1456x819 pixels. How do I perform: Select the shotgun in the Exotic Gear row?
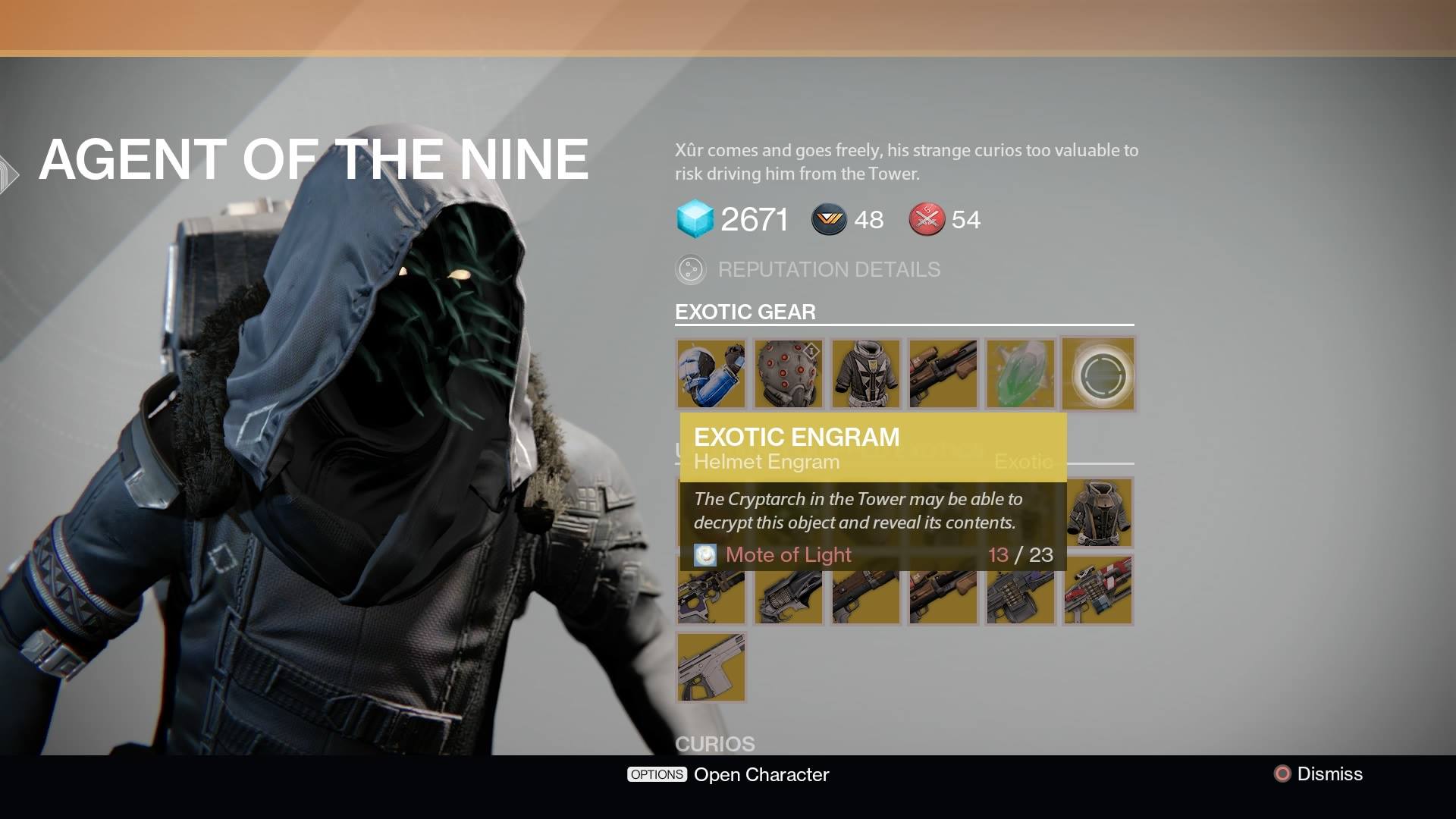[x=943, y=374]
